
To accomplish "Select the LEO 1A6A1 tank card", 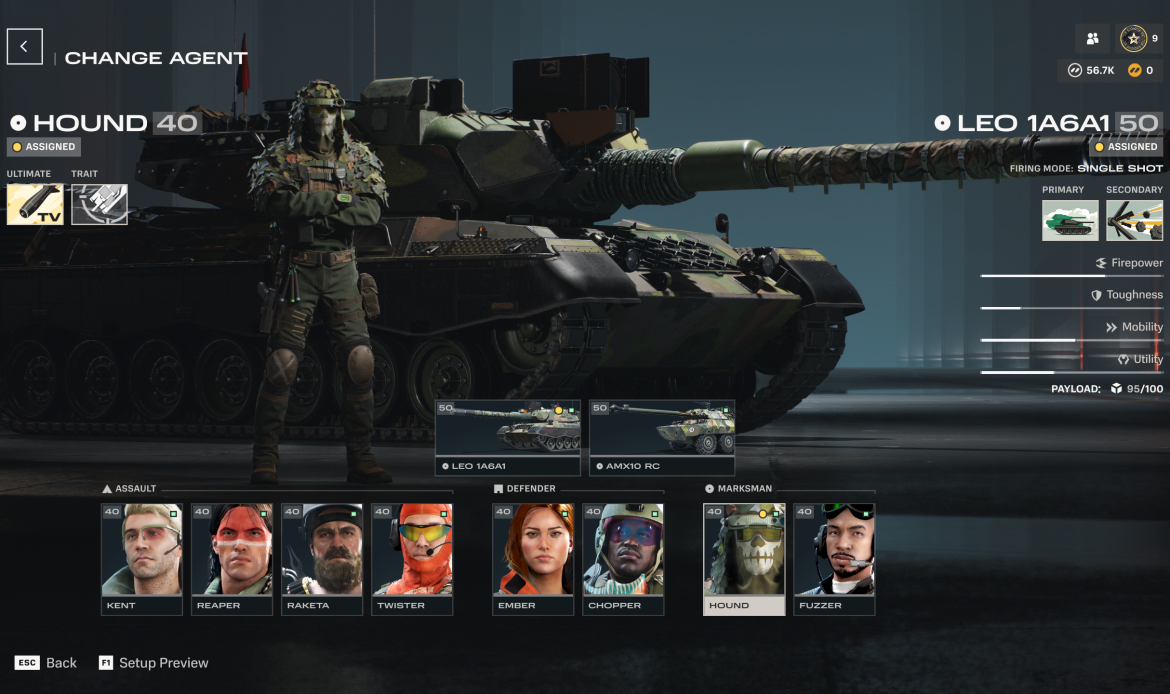I will (x=508, y=437).
